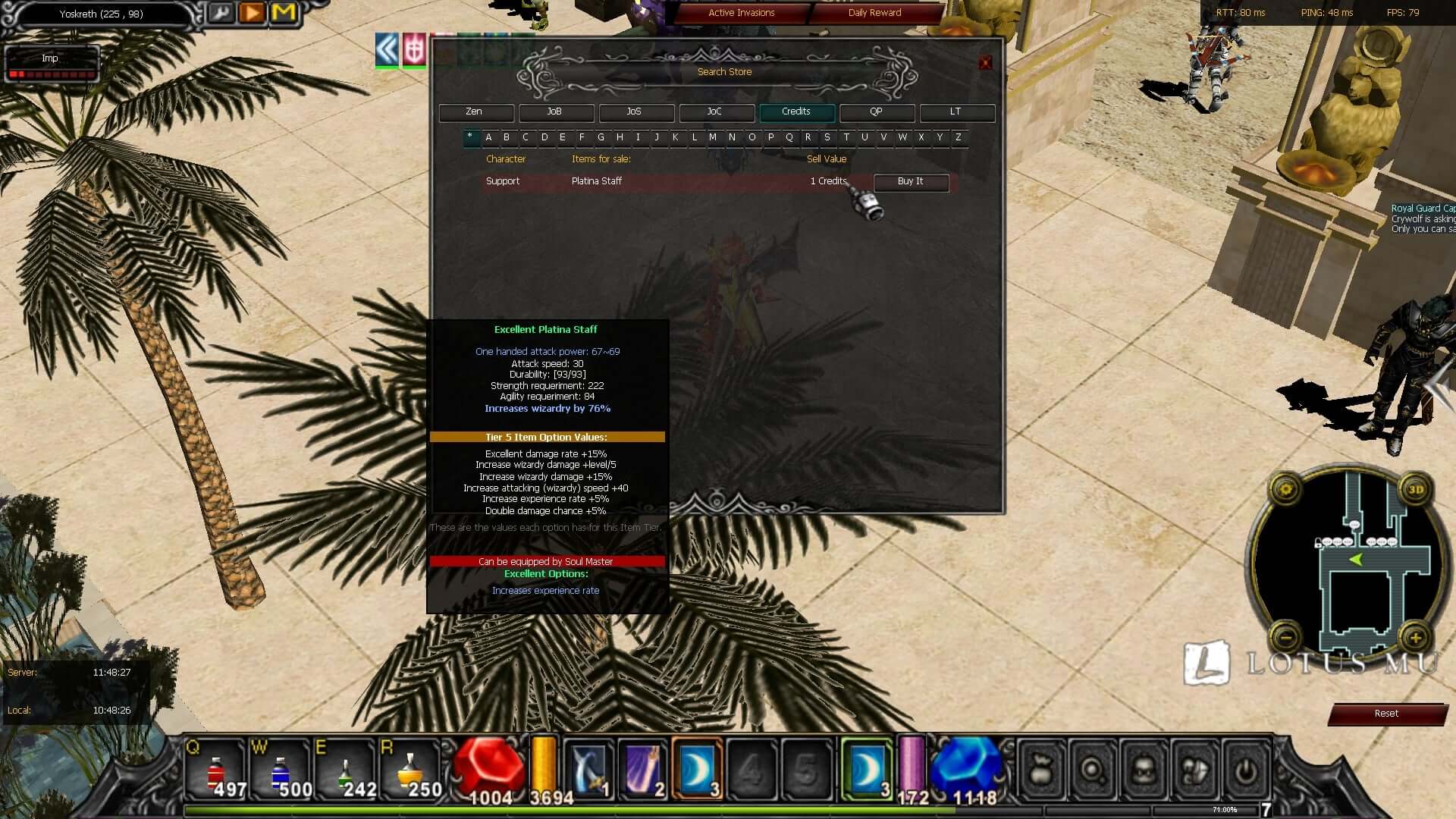
Task: Select the Zen tab in Search Store
Action: click(475, 112)
